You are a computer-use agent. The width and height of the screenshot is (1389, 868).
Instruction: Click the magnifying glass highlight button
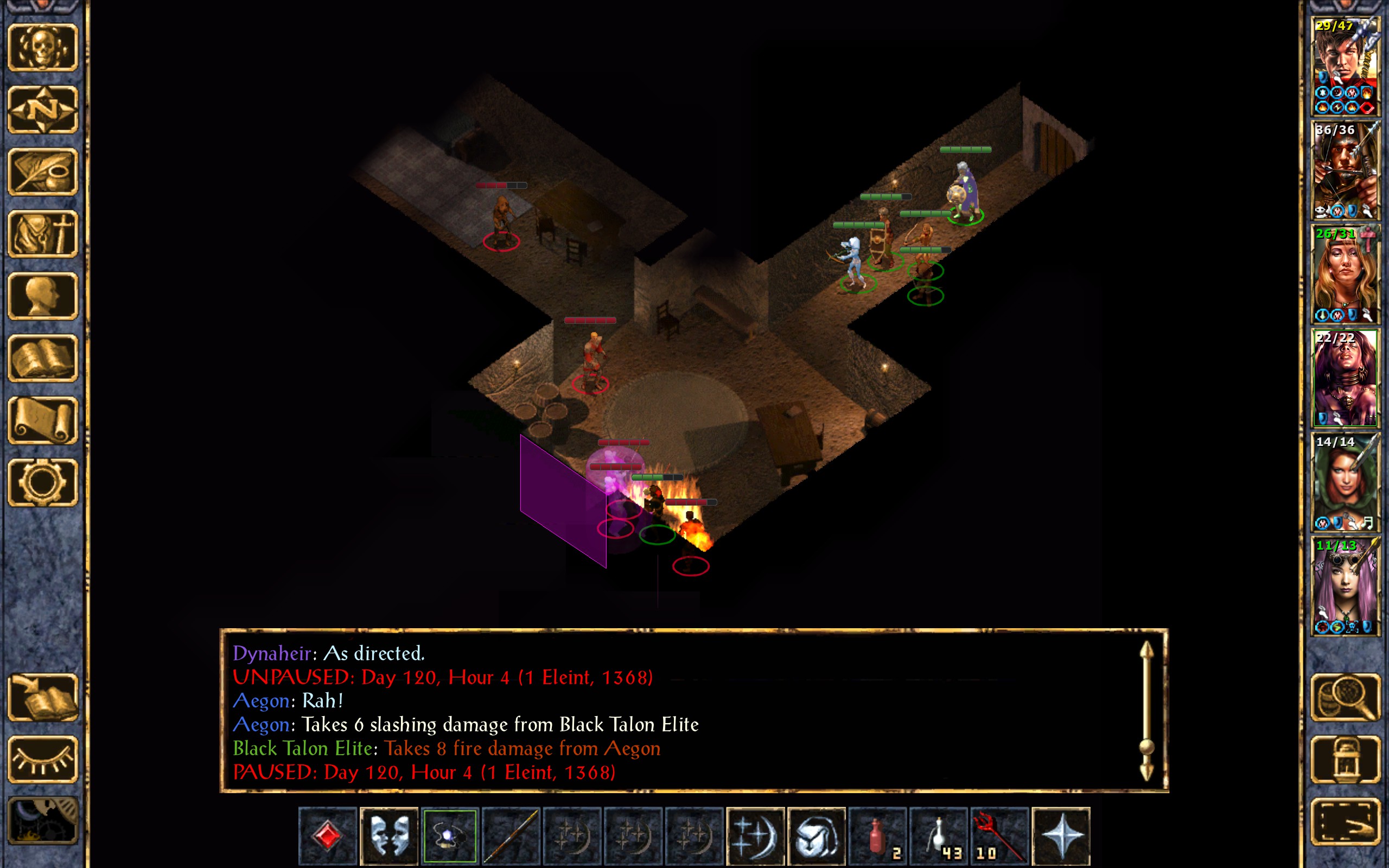tap(1346, 697)
